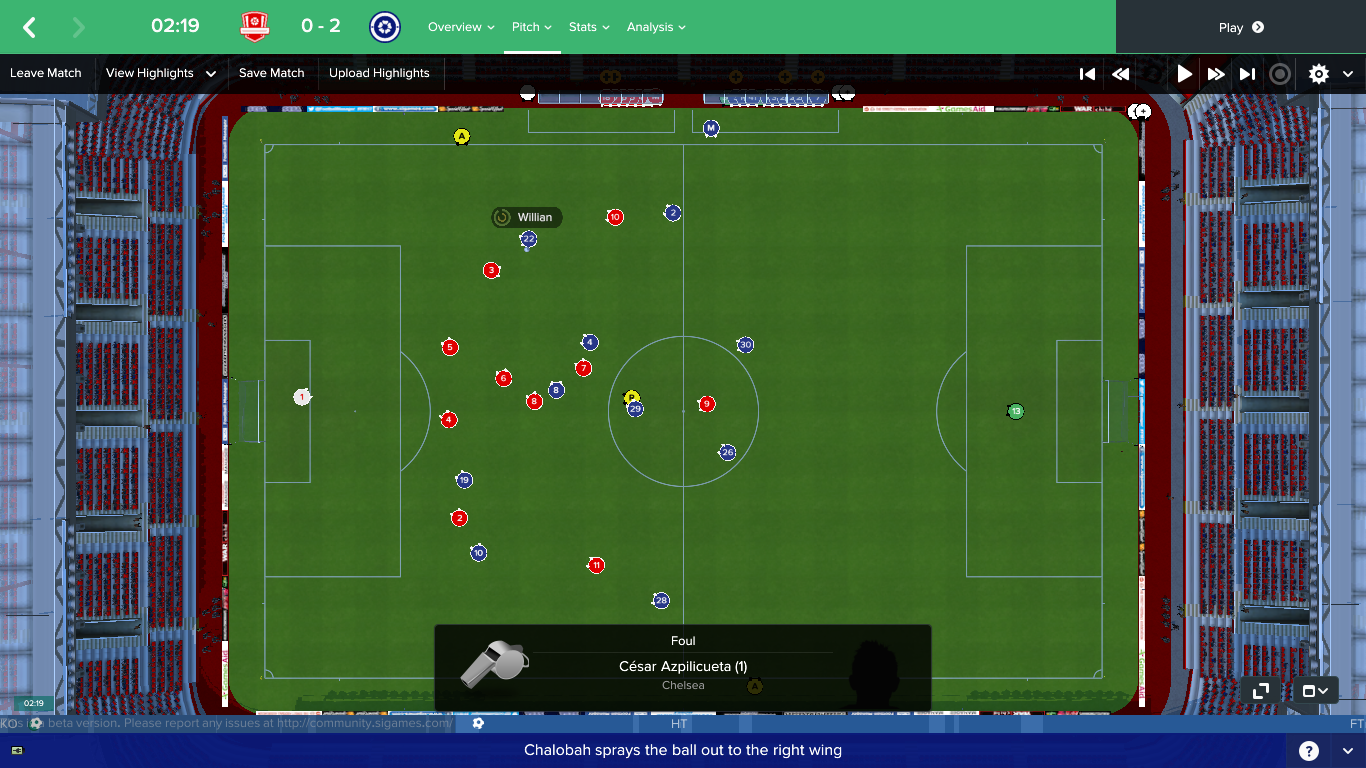Open the View Highlights dropdown
The width and height of the screenshot is (1366, 768).
click(162, 73)
